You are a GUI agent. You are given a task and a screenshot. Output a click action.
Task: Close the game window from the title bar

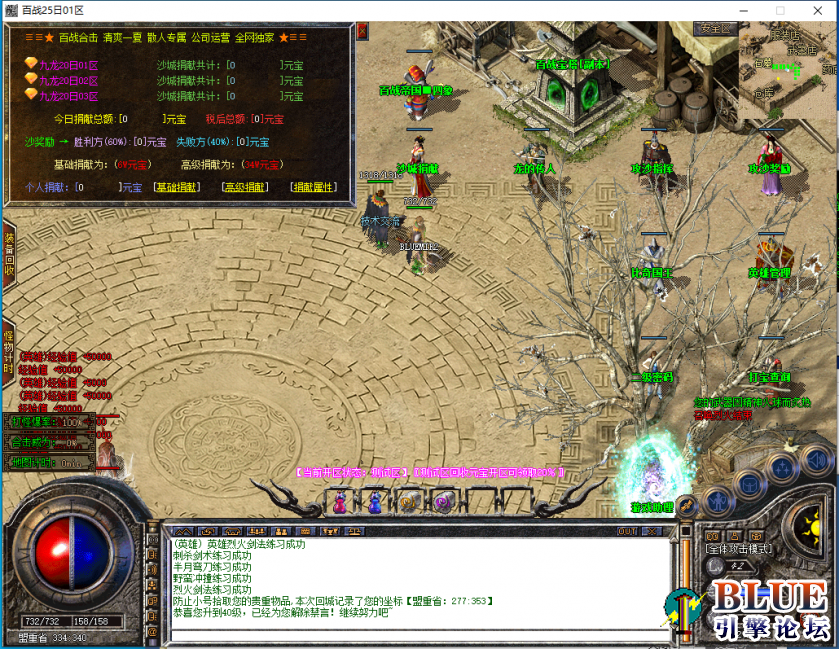(815, 10)
